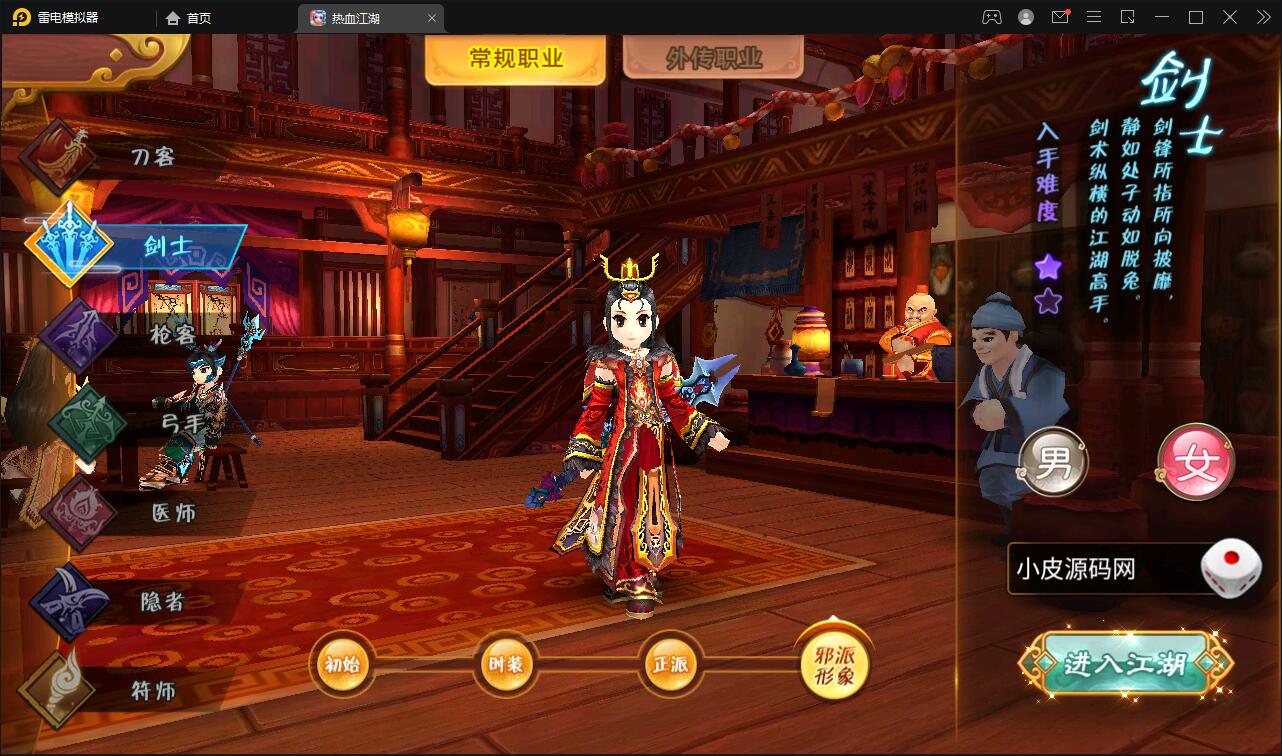Expand the hidden toolbar icons with the double arrow
The height and width of the screenshot is (756, 1282).
1262,17
